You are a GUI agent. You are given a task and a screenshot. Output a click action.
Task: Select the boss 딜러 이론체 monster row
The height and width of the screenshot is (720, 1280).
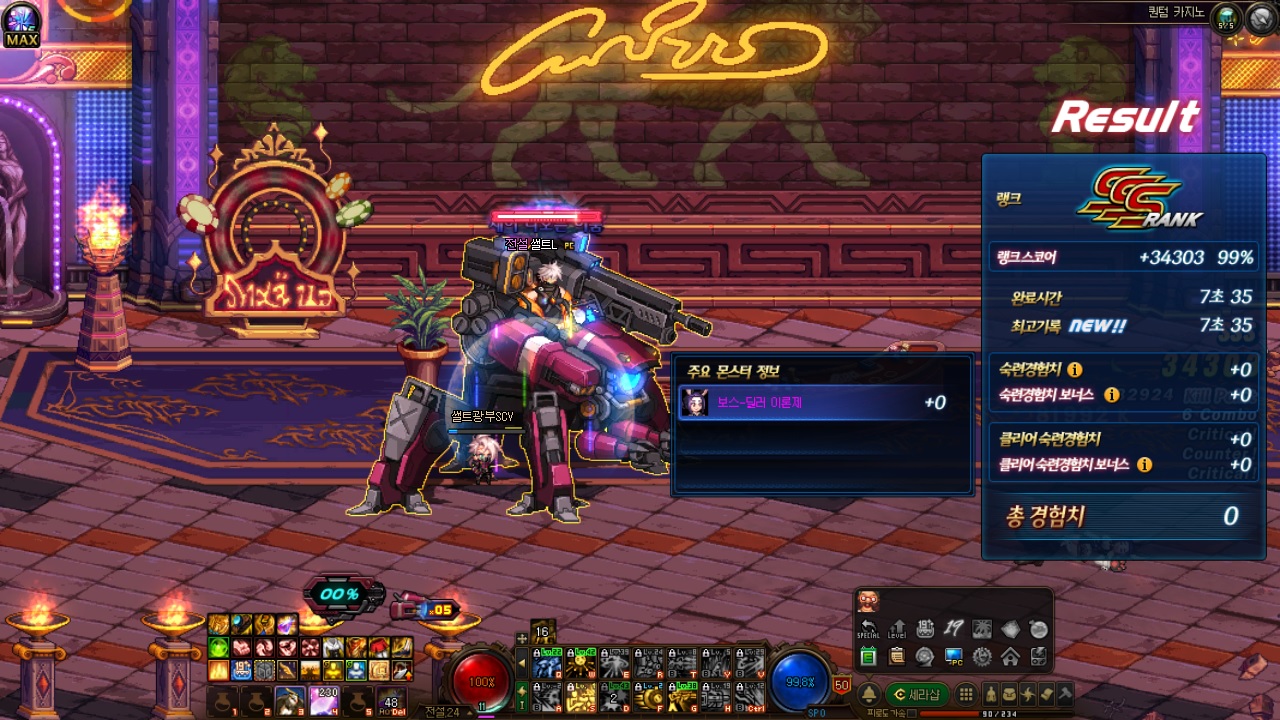820,403
